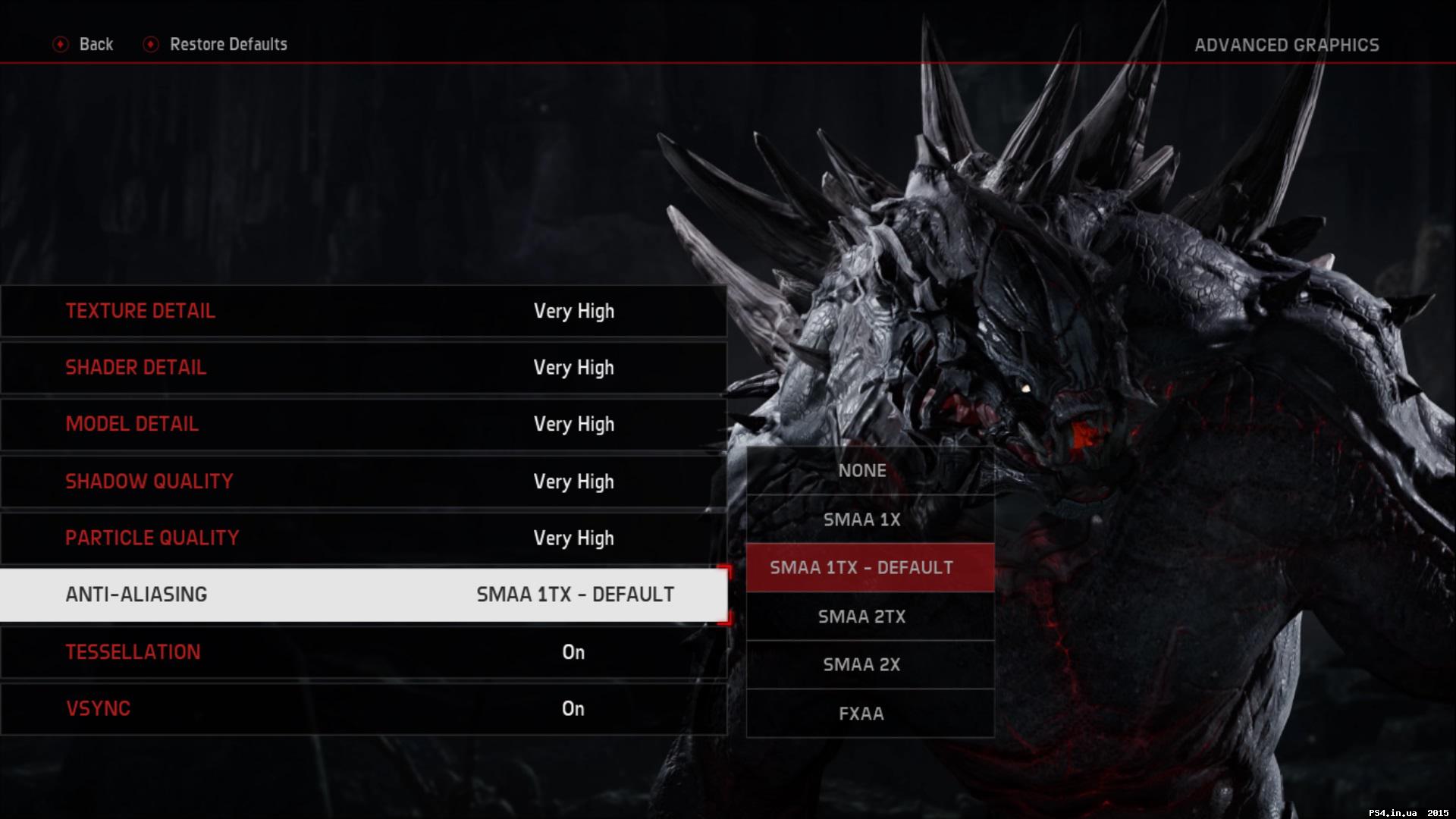This screenshot has width=1456, height=819.
Task: Click the Model Detail row
Action: (364, 425)
